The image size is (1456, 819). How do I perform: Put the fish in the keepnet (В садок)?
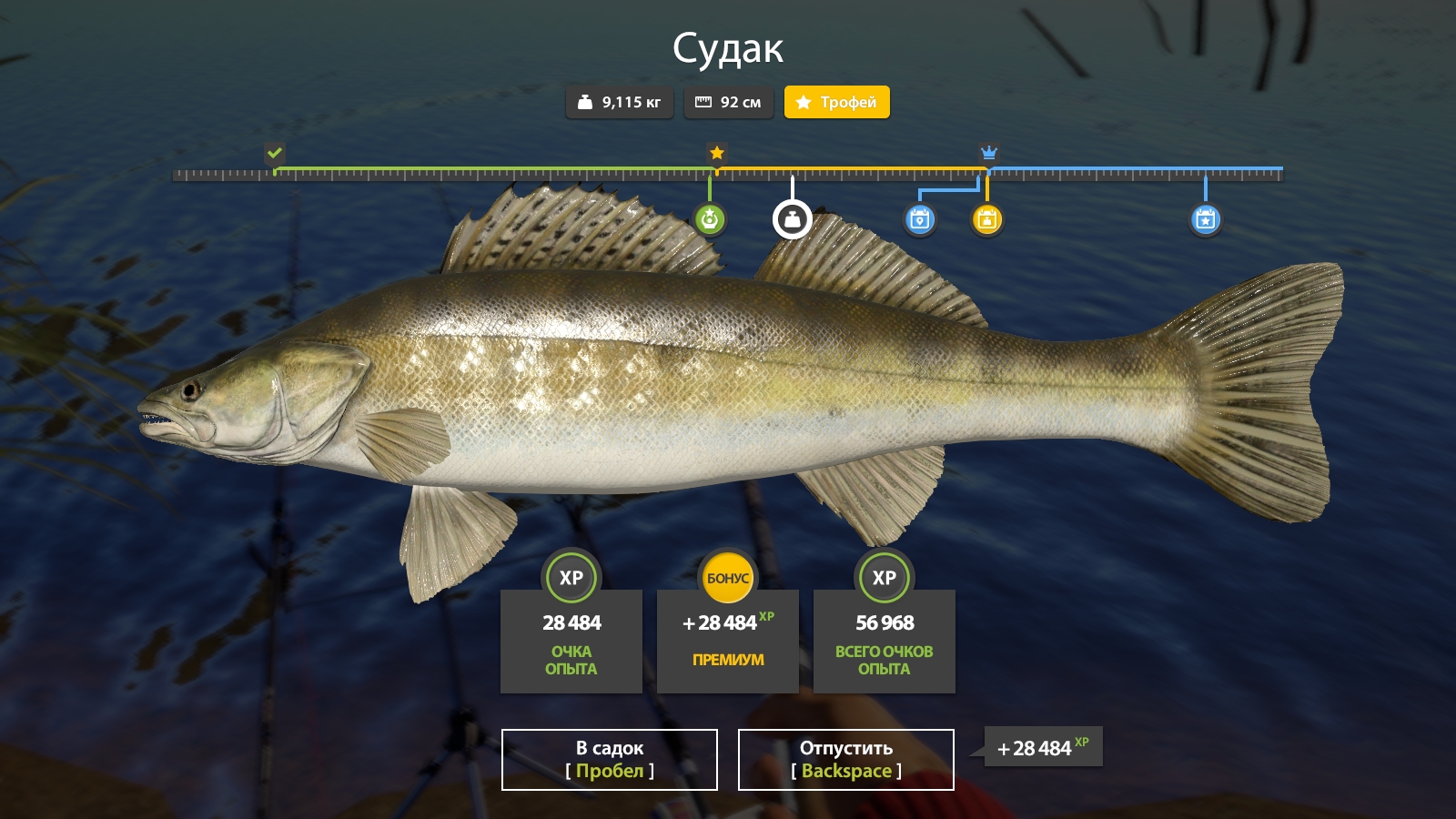click(609, 760)
